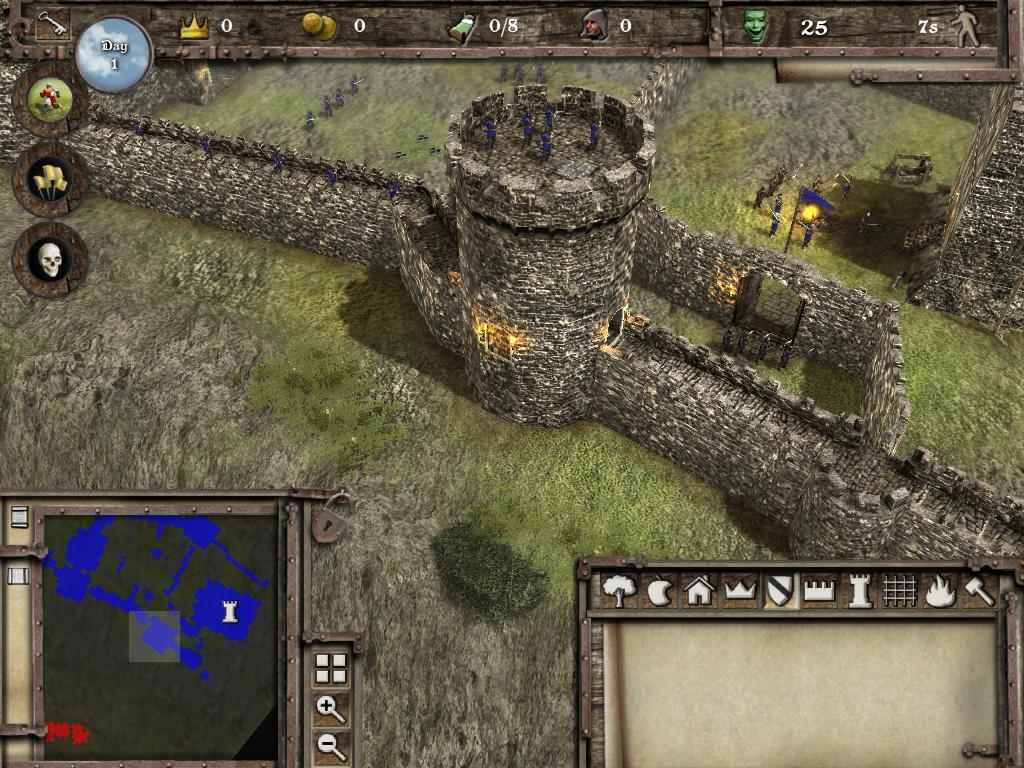
Task: Toggle the padlock beside the minimap
Action: tap(329, 520)
